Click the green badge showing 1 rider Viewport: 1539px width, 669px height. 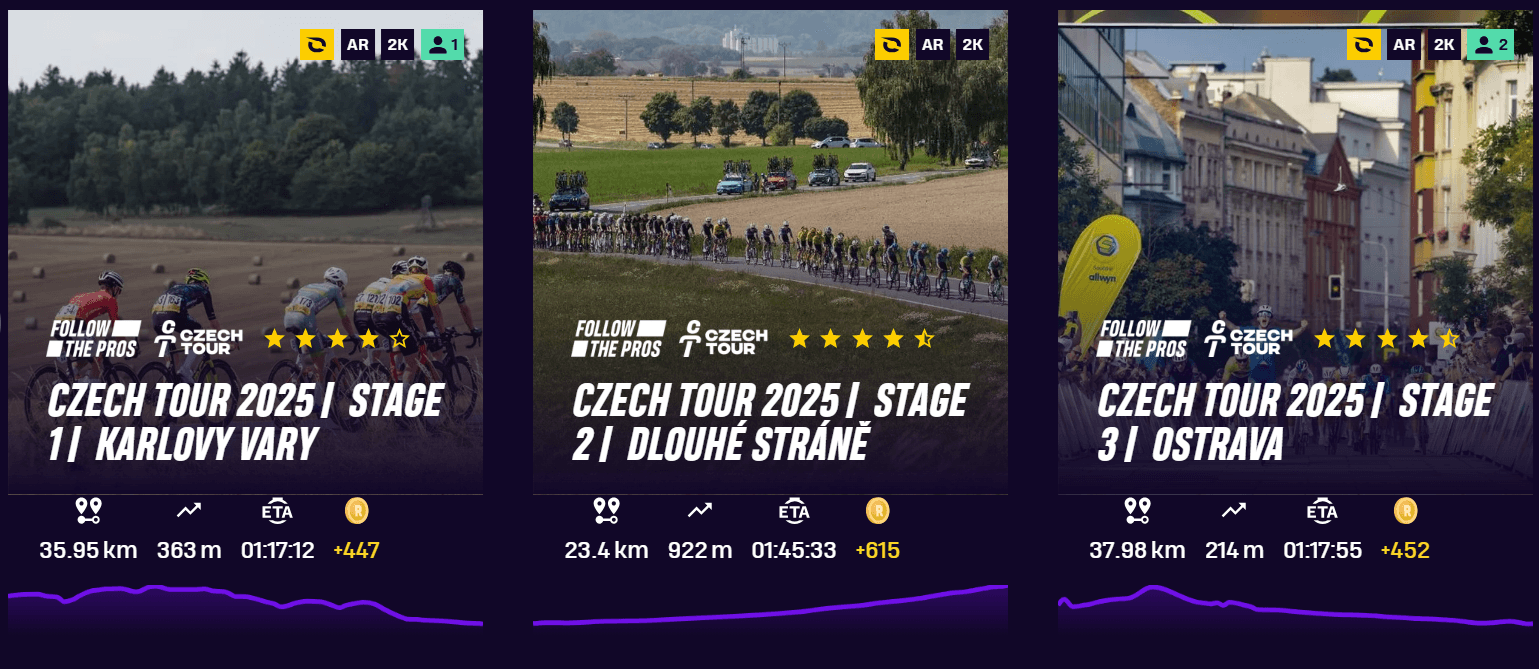pyautogui.click(x=442, y=45)
